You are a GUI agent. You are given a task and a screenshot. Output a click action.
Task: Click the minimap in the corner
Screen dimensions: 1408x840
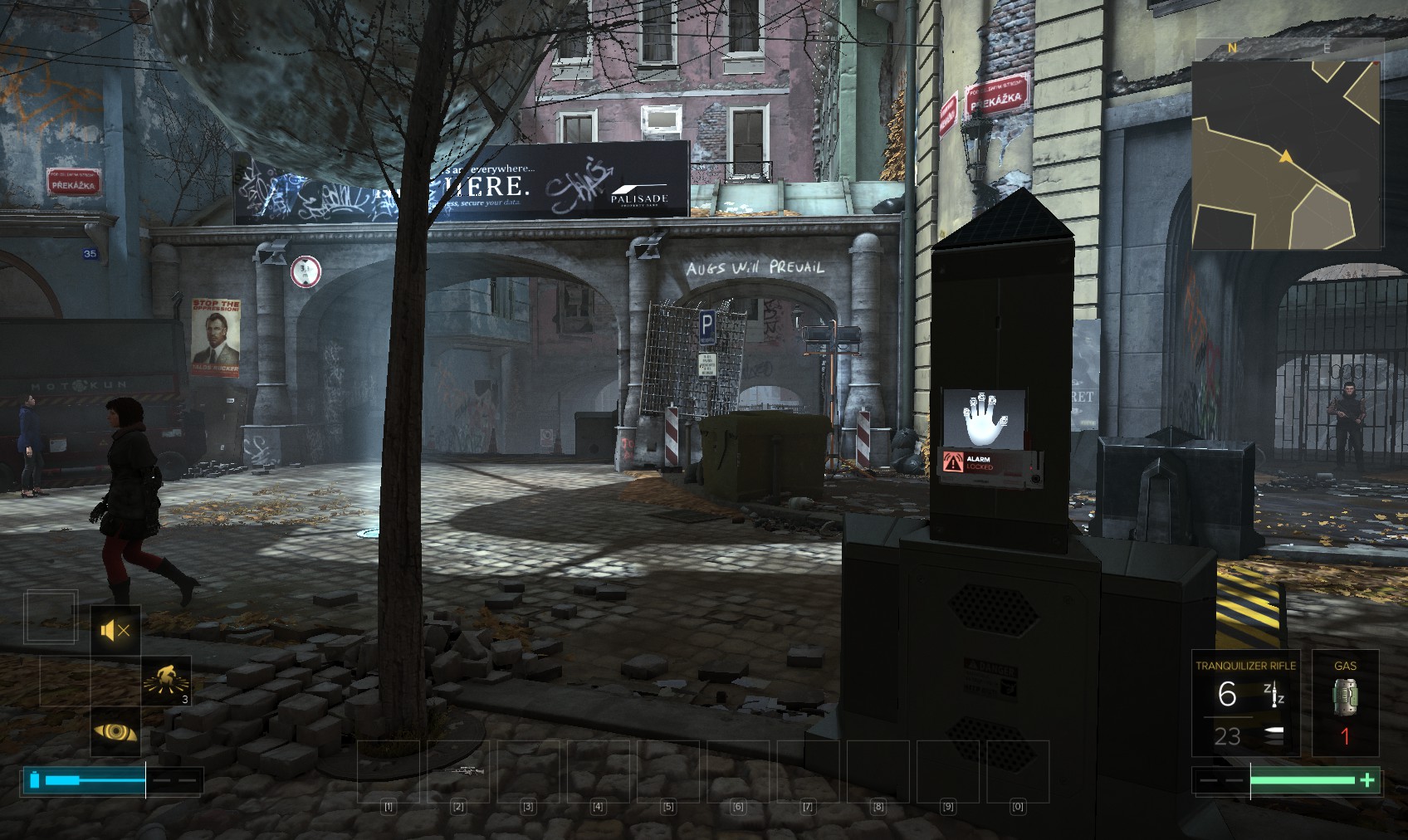(x=1288, y=144)
